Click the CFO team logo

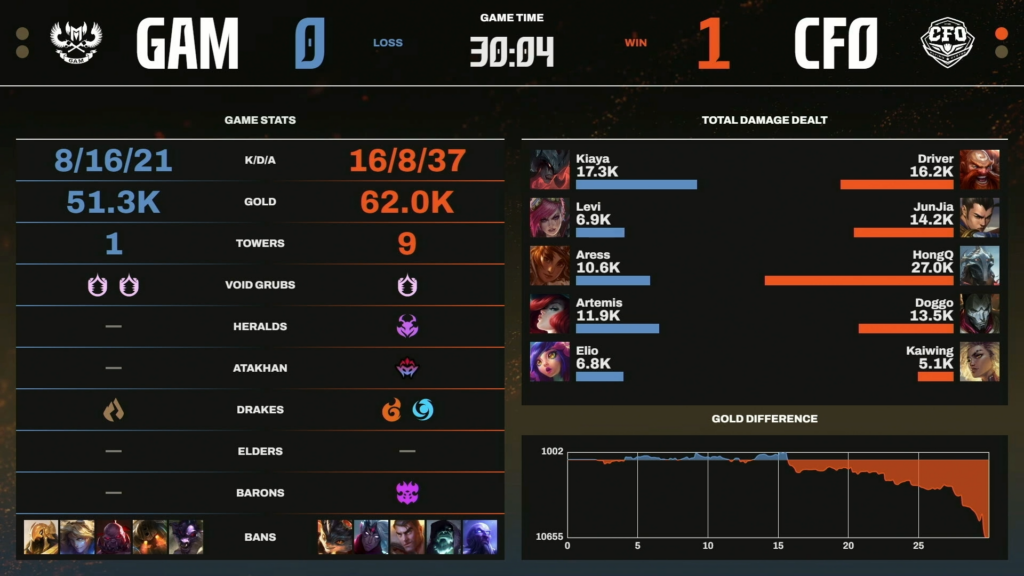click(x=947, y=42)
